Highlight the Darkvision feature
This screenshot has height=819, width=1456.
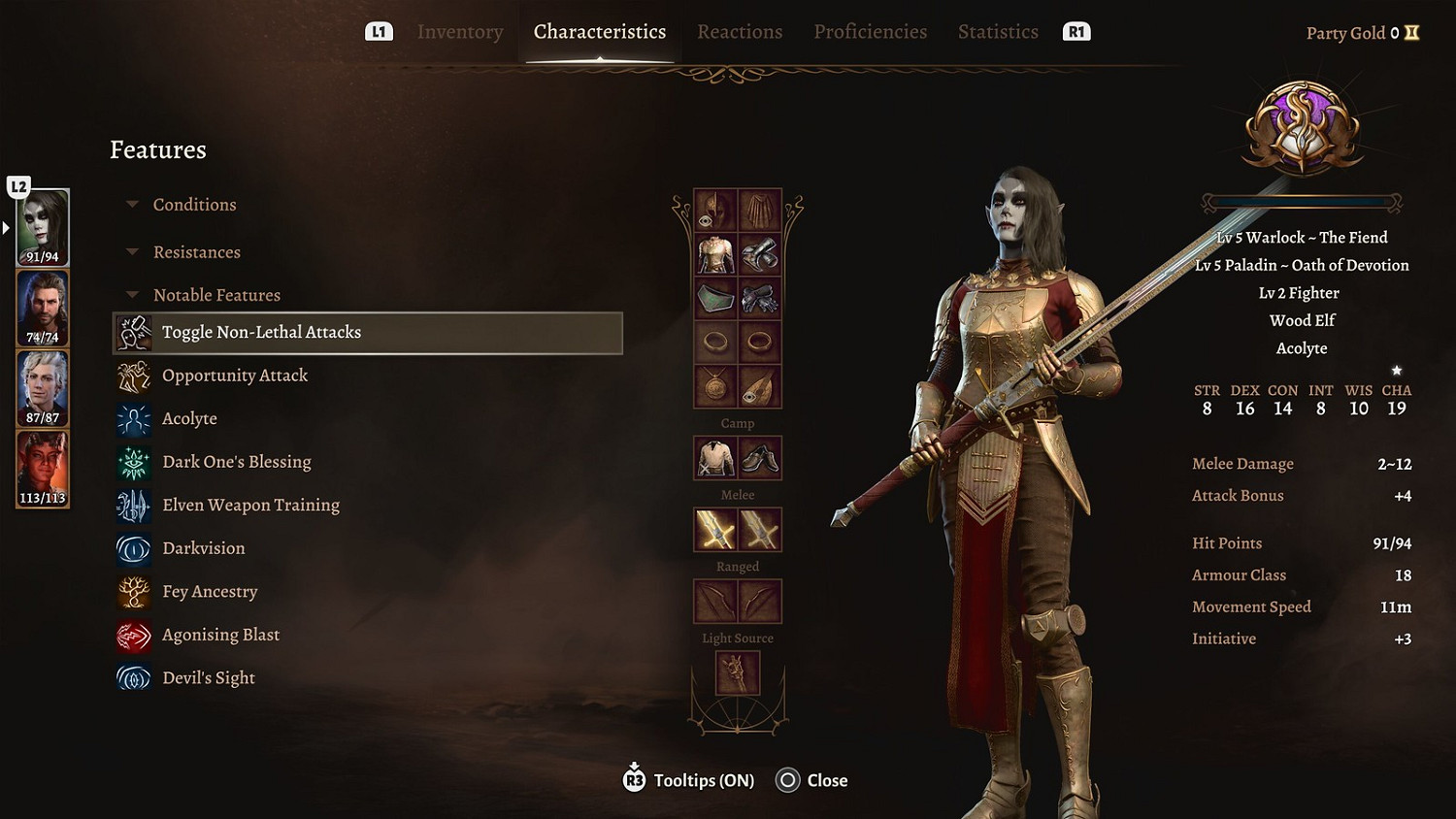203,548
